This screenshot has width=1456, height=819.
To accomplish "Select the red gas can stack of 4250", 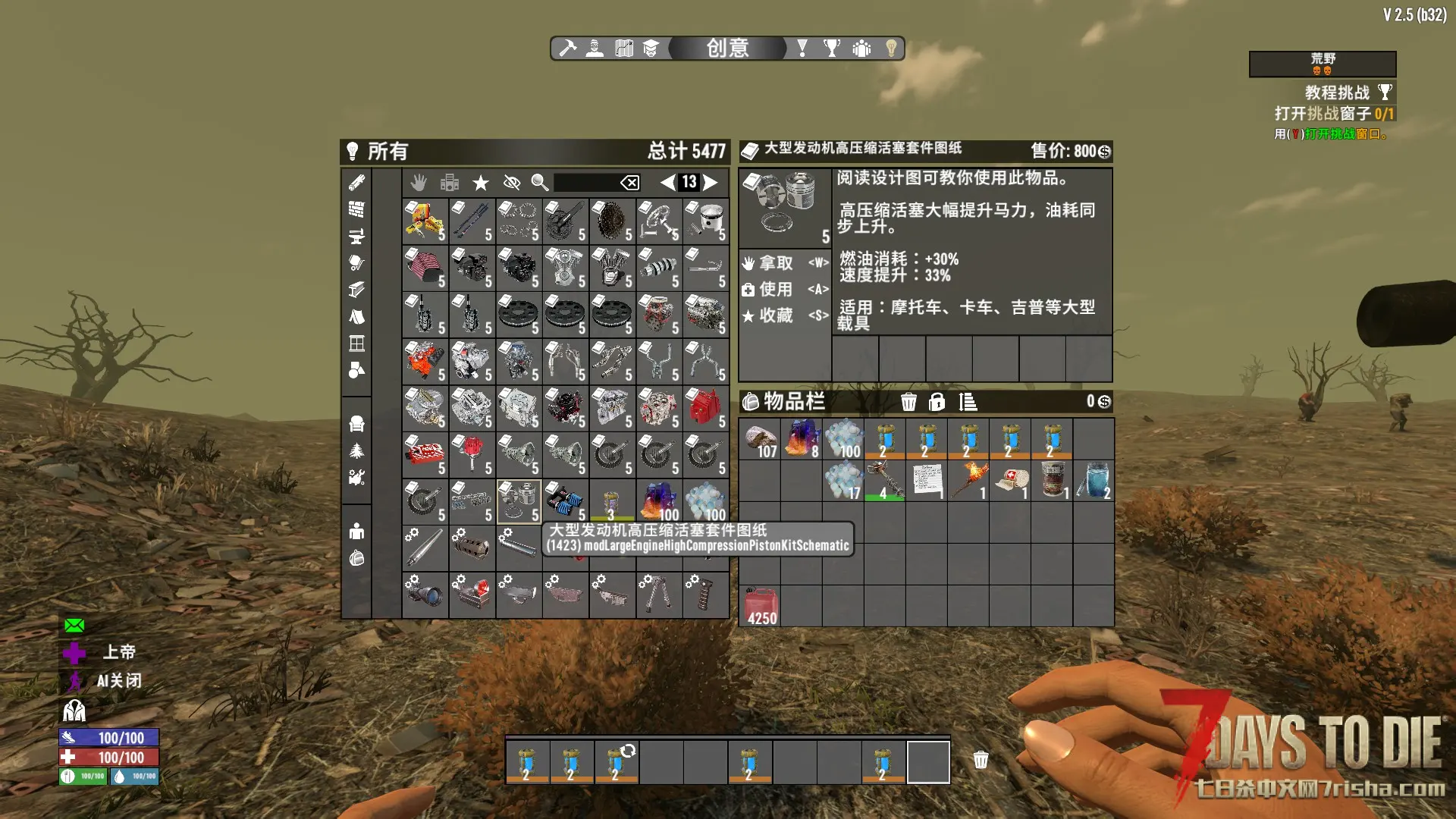I will tap(761, 606).
